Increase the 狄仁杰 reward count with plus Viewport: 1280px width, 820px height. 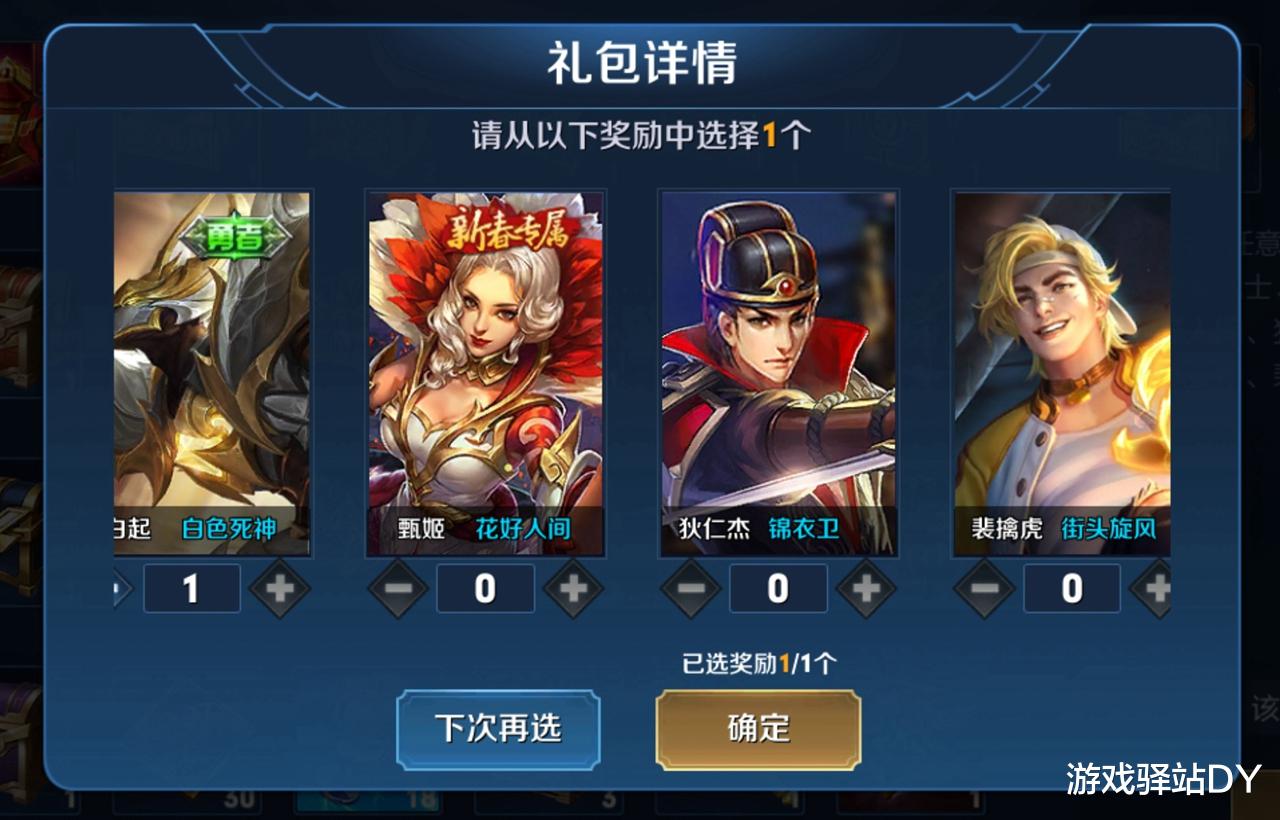[864, 589]
